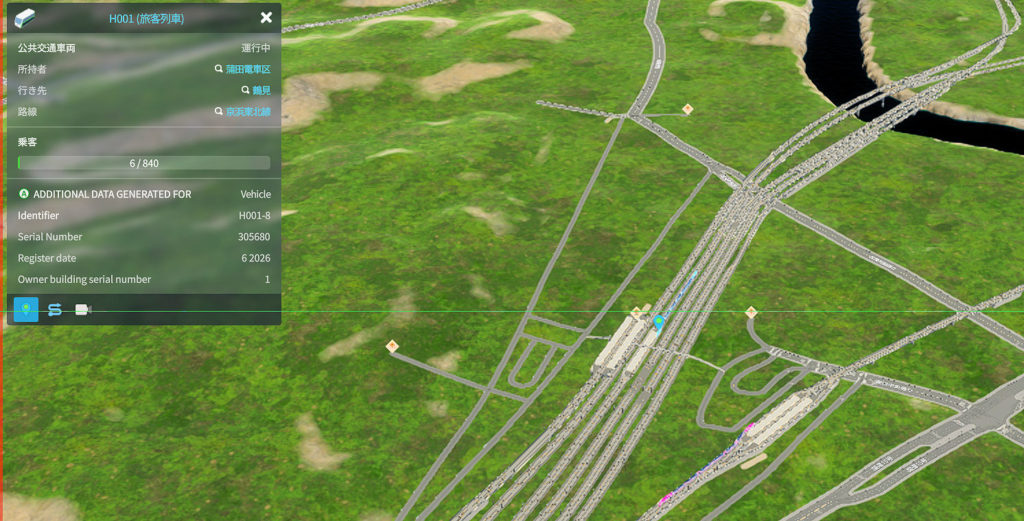Viewport: 1024px width, 521px height.
Task: Select the teal train marker on the map
Action: pyautogui.click(x=658, y=322)
